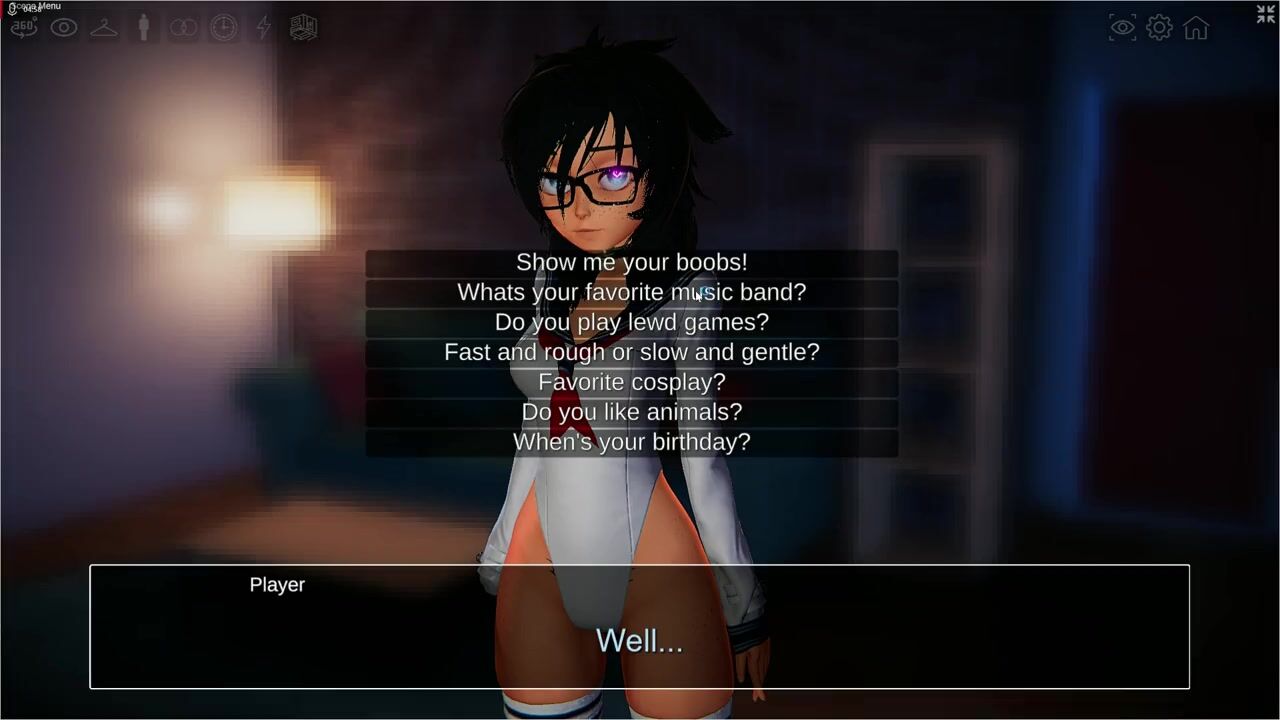
Task: Select the standing person figure icon
Action: 144,28
